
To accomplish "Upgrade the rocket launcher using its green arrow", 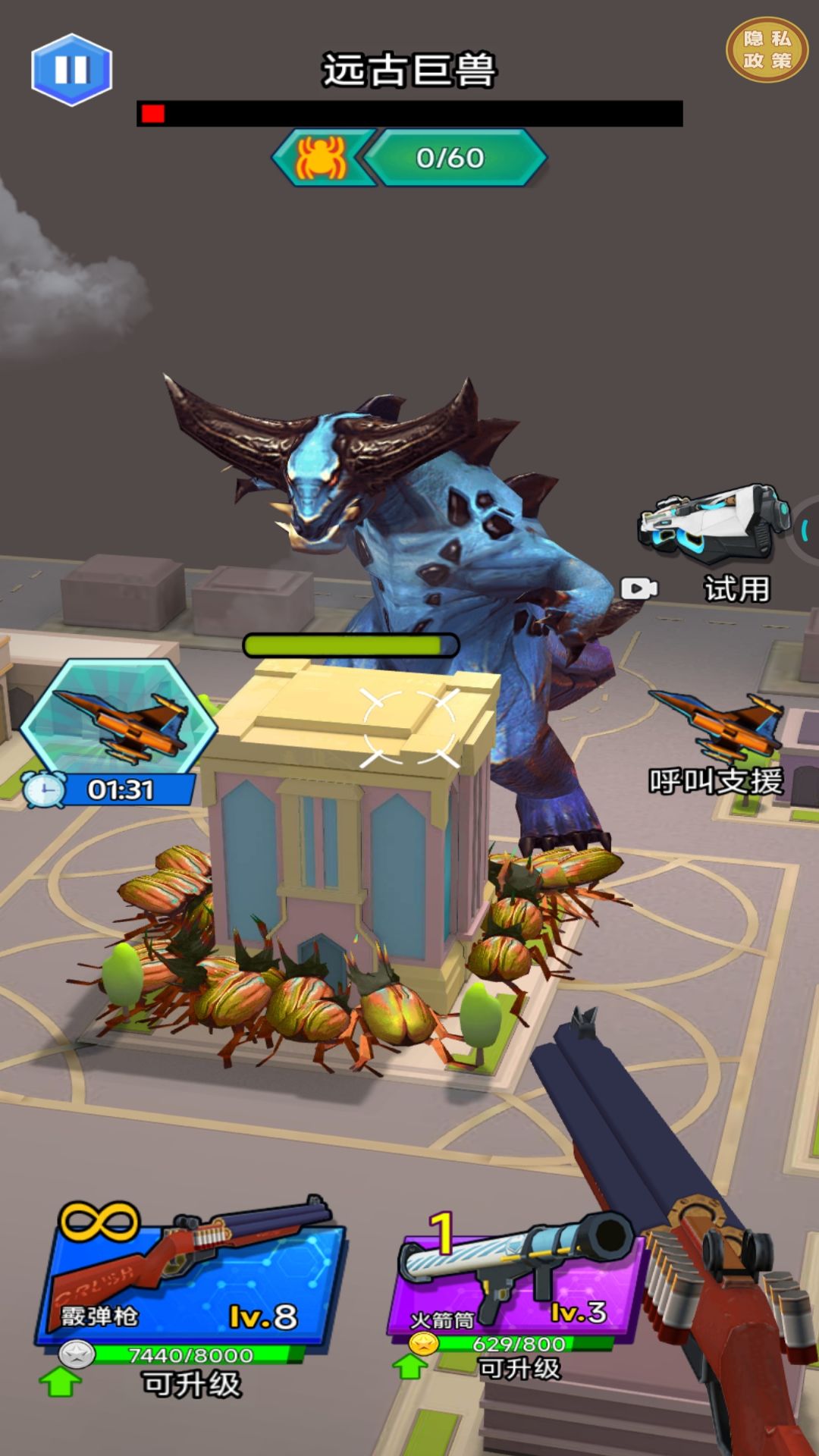I will point(410,1367).
